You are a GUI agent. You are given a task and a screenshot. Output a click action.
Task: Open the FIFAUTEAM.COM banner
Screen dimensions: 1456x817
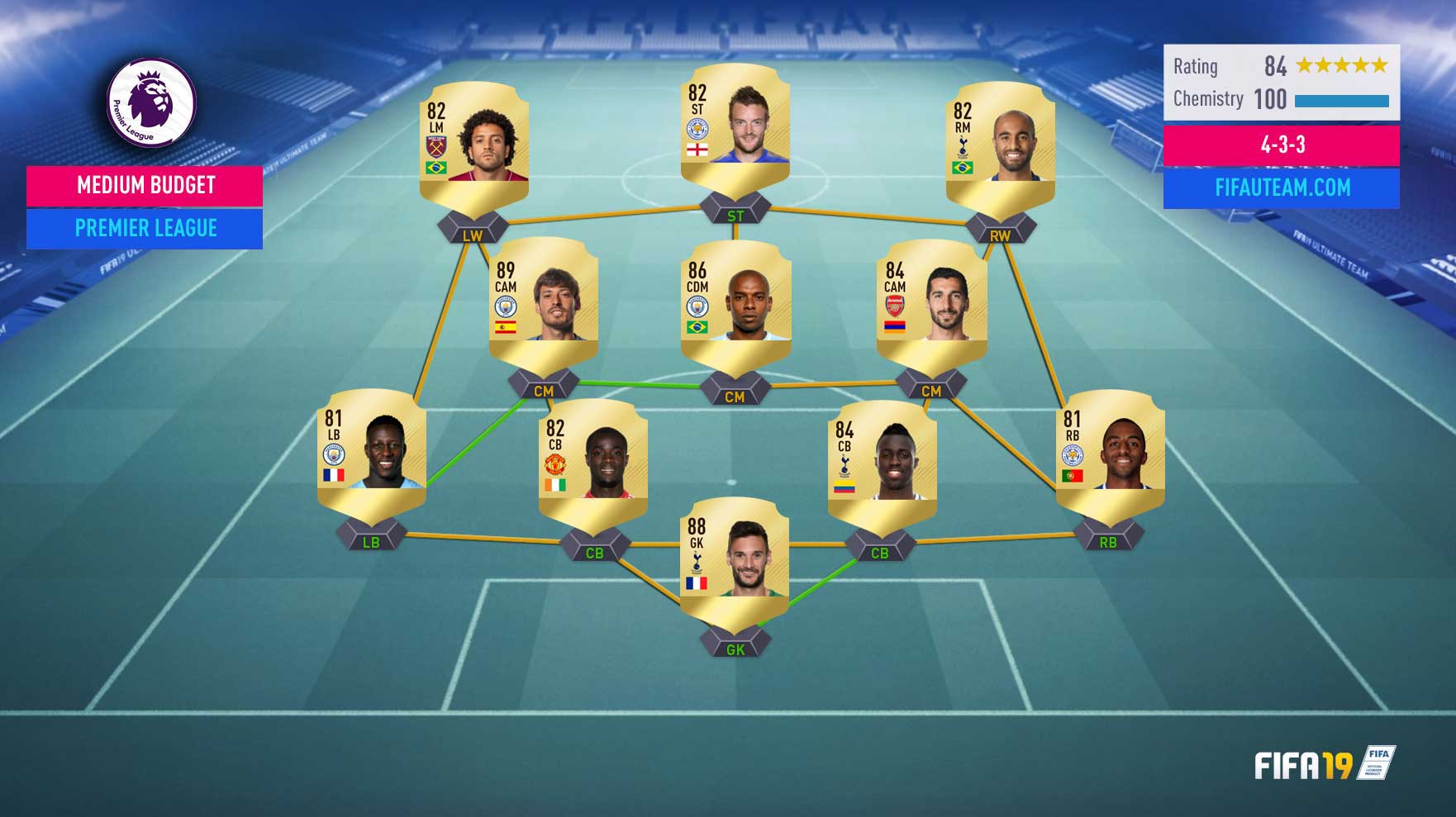(1281, 188)
